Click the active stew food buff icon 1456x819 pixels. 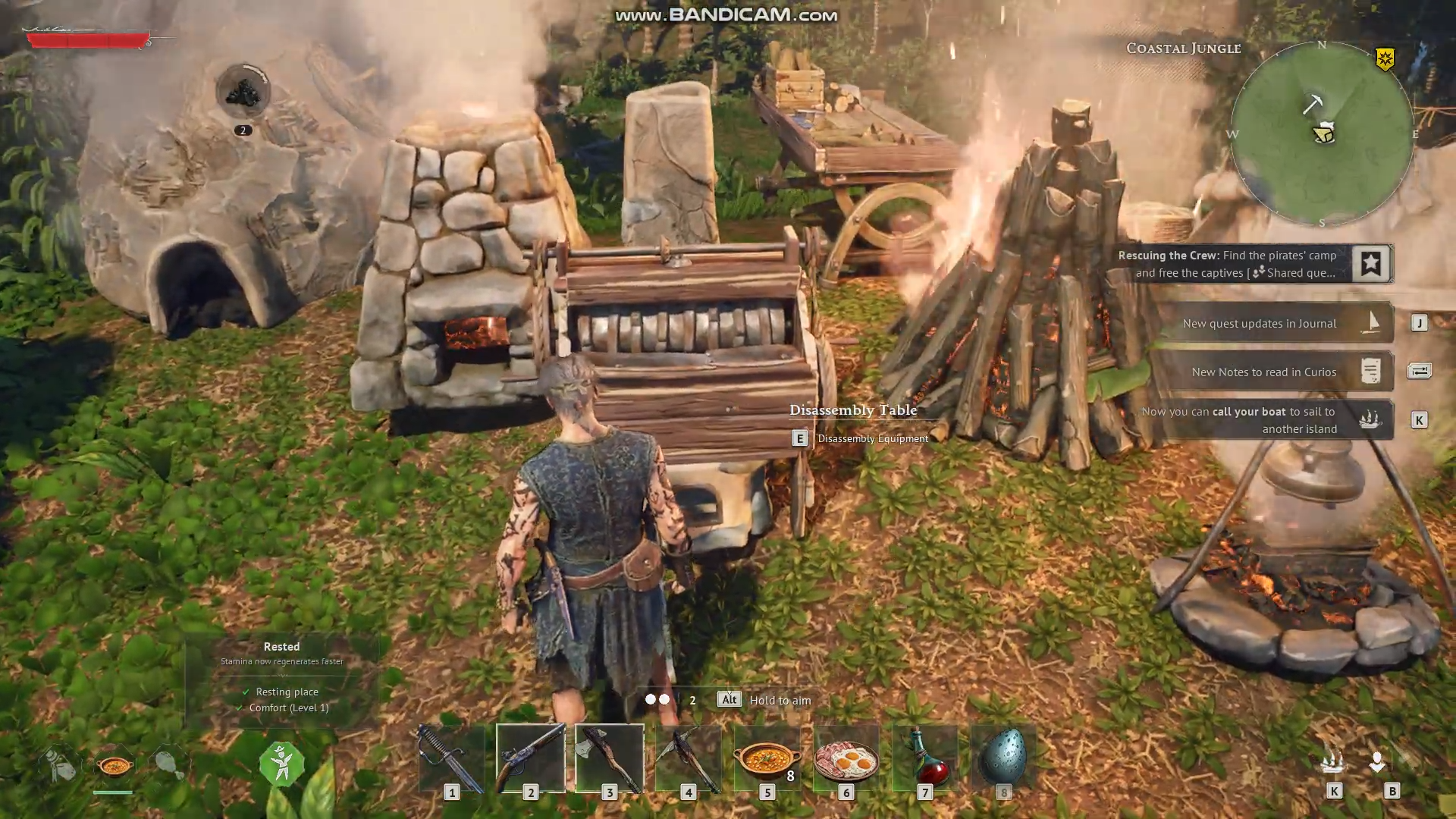coord(115,765)
